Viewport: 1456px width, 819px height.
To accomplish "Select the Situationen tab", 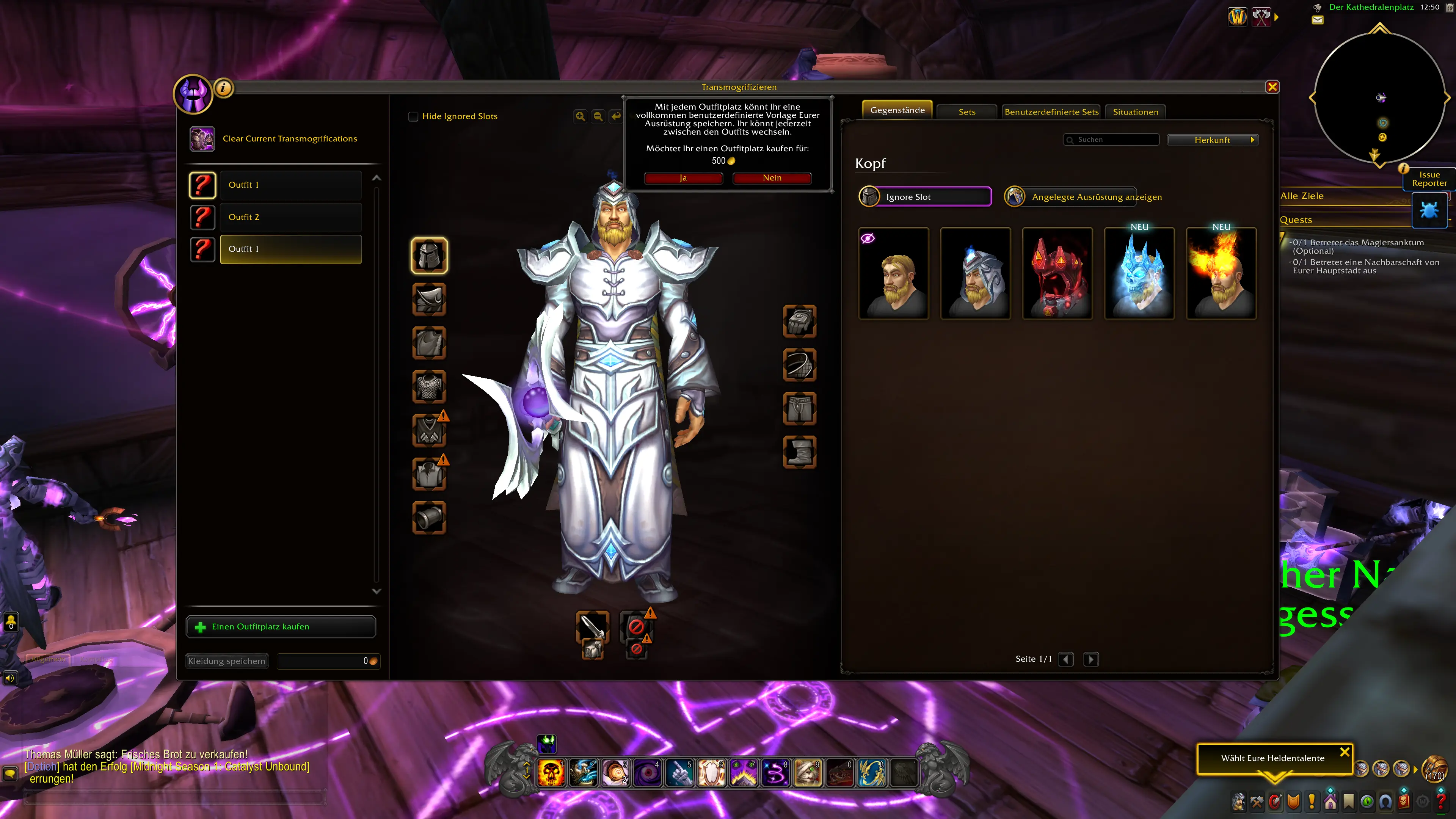I will [x=1135, y=112].
